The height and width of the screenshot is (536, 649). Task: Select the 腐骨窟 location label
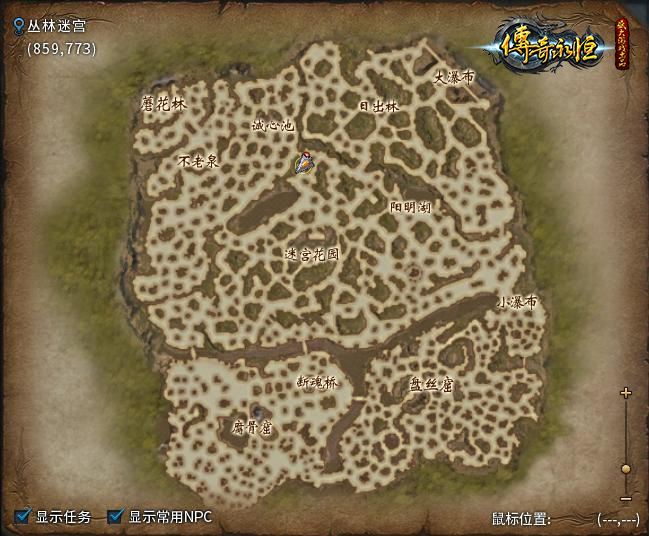coord(252,427)
